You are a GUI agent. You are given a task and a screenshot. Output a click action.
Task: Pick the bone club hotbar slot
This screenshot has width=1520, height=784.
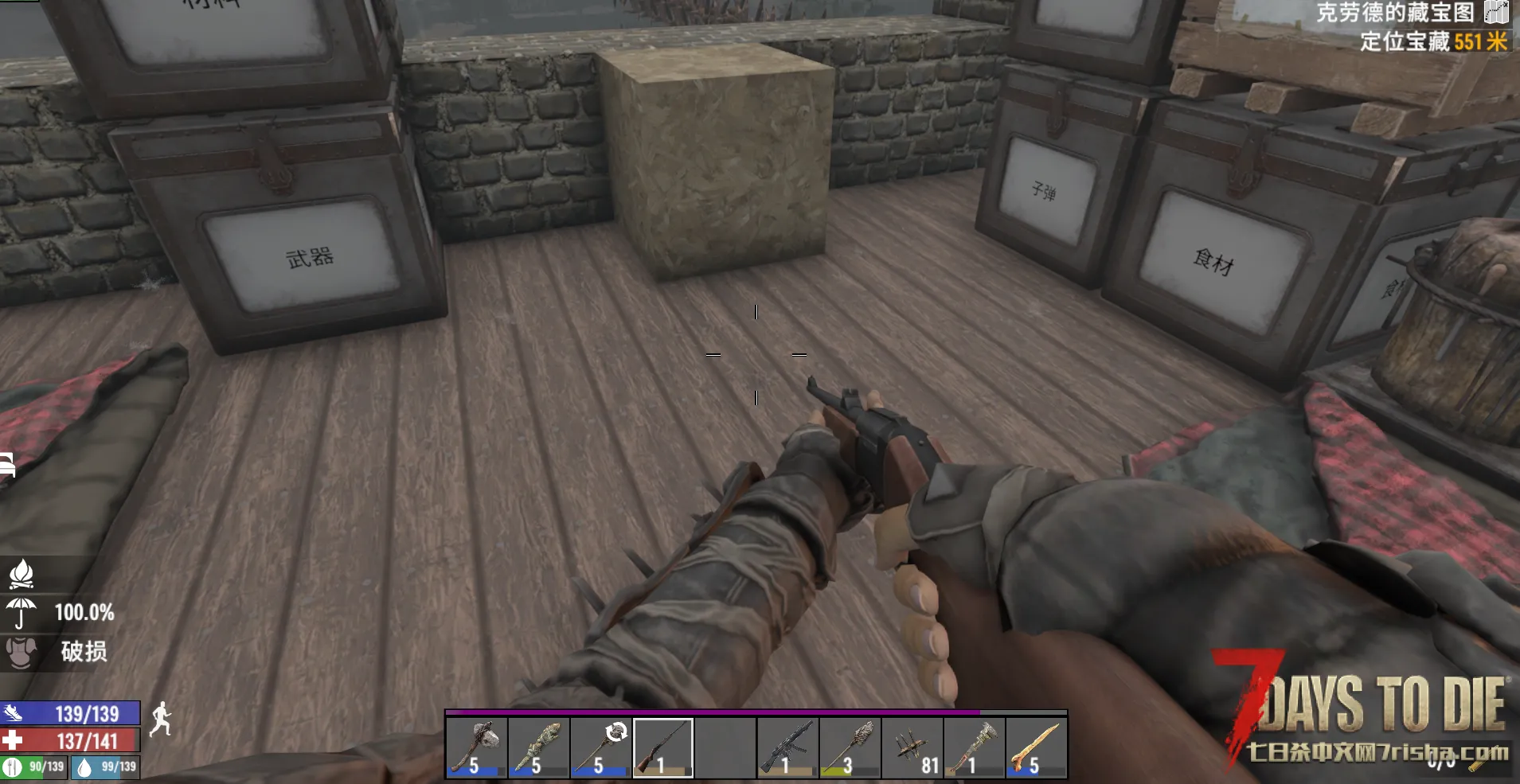tap(1036, 747)
